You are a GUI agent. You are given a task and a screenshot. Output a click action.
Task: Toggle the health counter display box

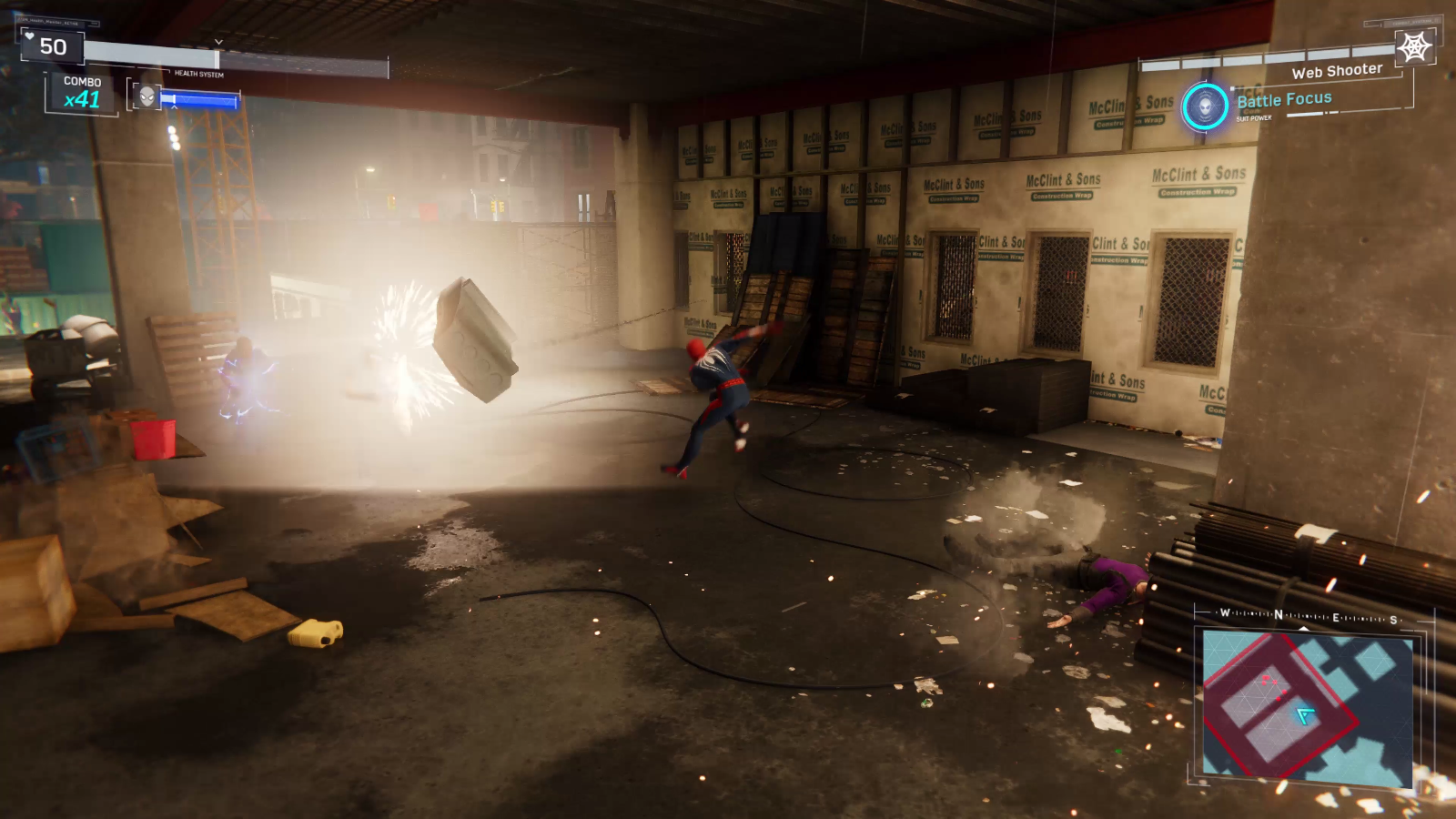click(x=51, y=44)
